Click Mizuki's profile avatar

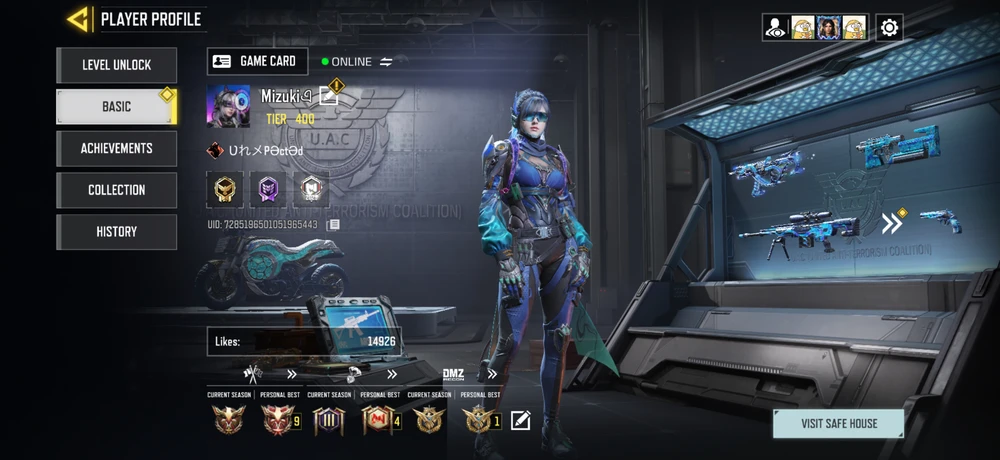pos(228,106)
